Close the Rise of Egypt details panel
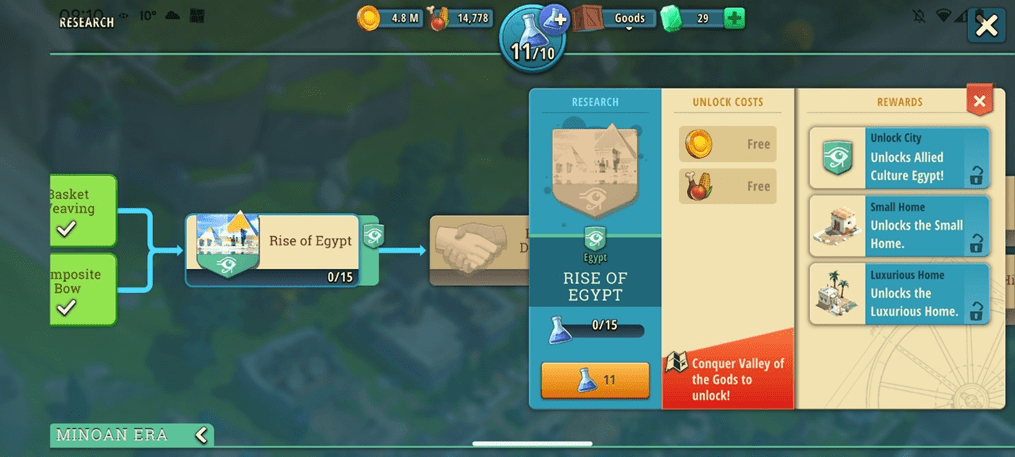Viewport: 1015px width, 457px height. pyautogui.click(x=979, y=101)
